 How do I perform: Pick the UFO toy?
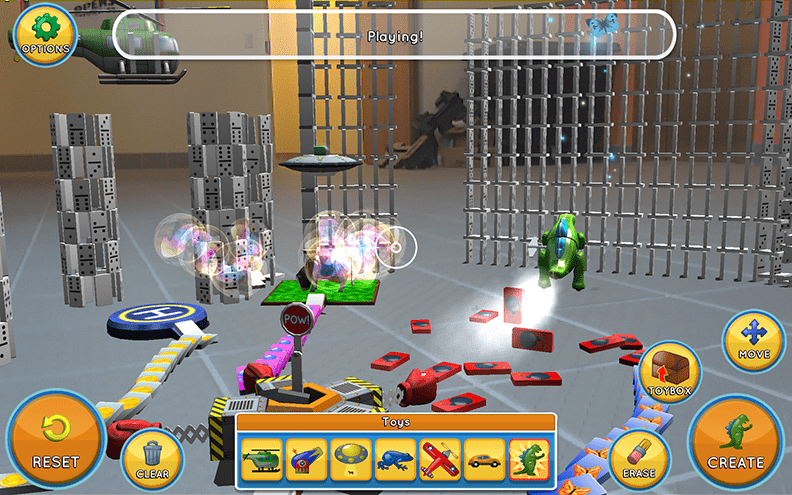[350, 460]
